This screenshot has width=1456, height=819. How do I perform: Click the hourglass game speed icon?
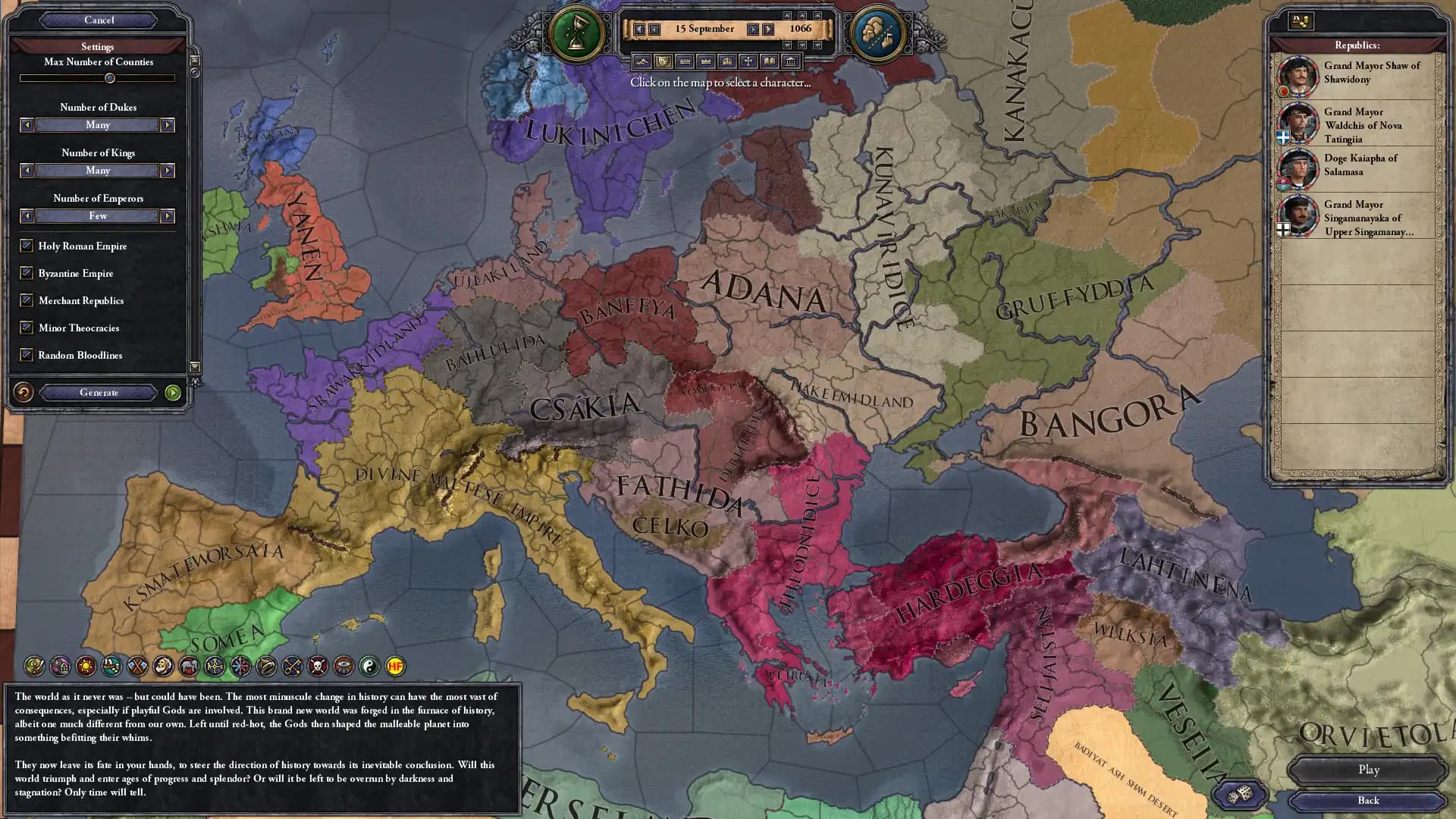click(576, 33)
